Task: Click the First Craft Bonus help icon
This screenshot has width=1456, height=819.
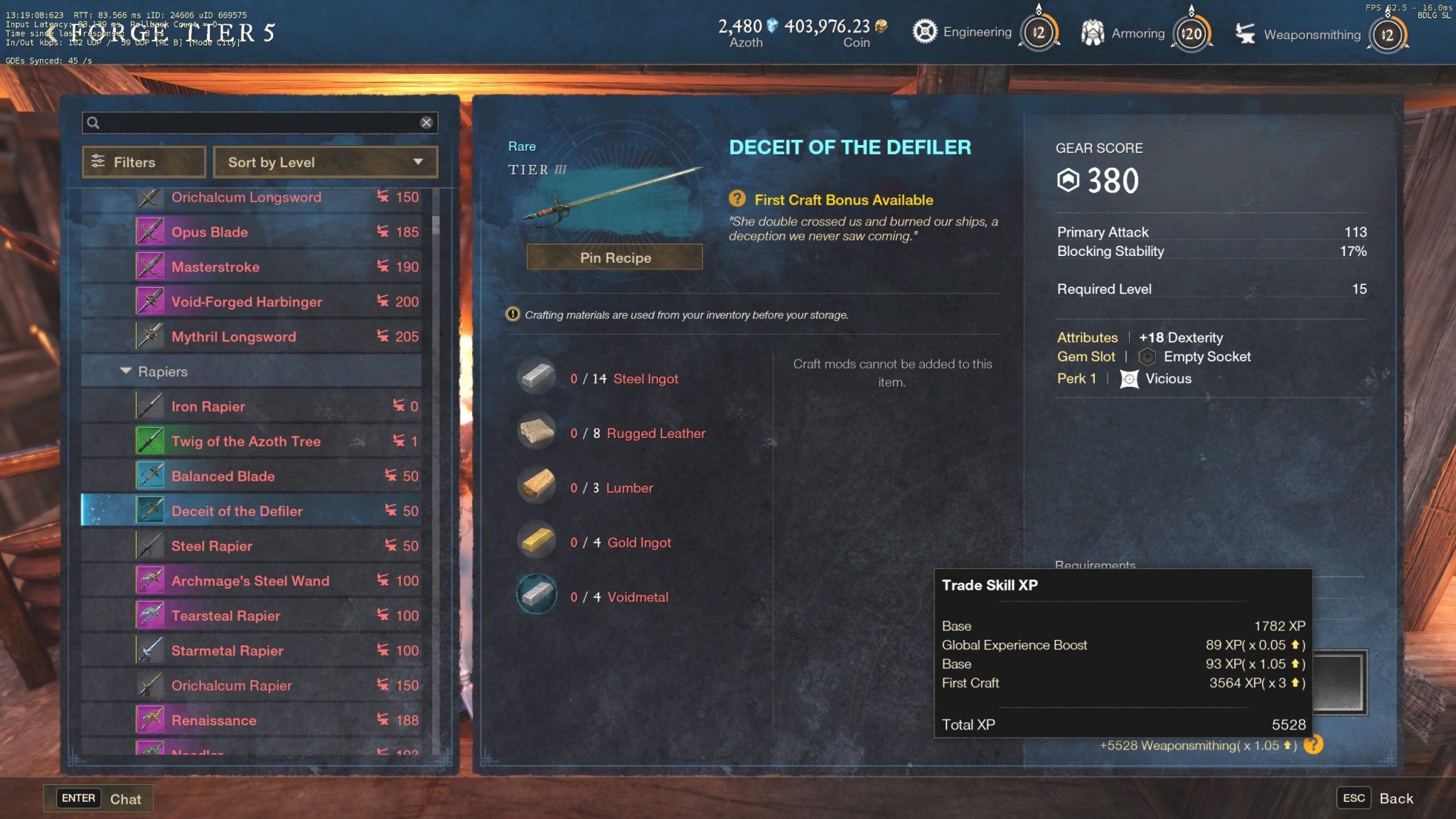Action: 739,200
